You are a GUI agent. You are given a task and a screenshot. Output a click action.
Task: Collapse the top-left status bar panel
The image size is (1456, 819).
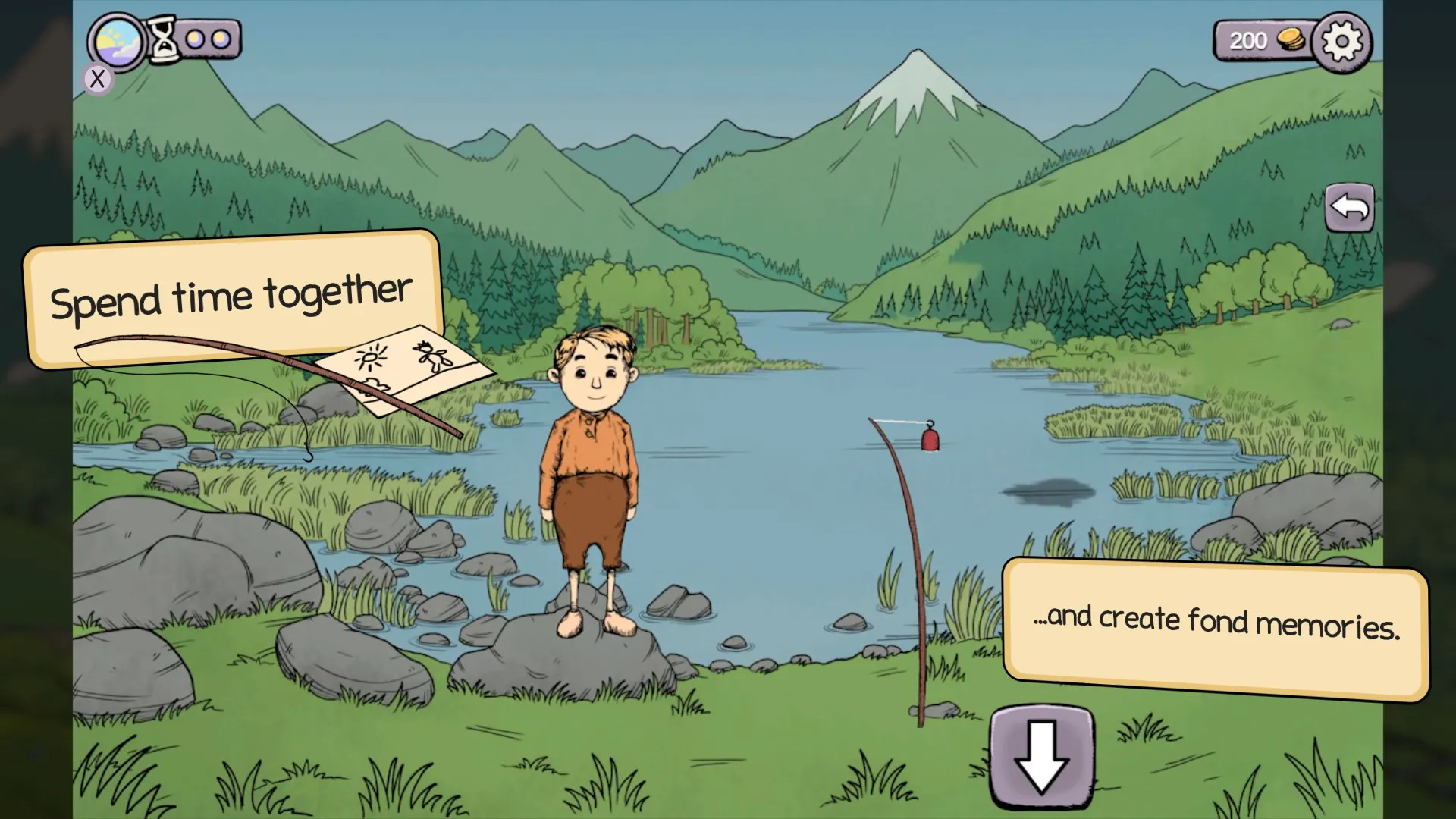point(97,79)
